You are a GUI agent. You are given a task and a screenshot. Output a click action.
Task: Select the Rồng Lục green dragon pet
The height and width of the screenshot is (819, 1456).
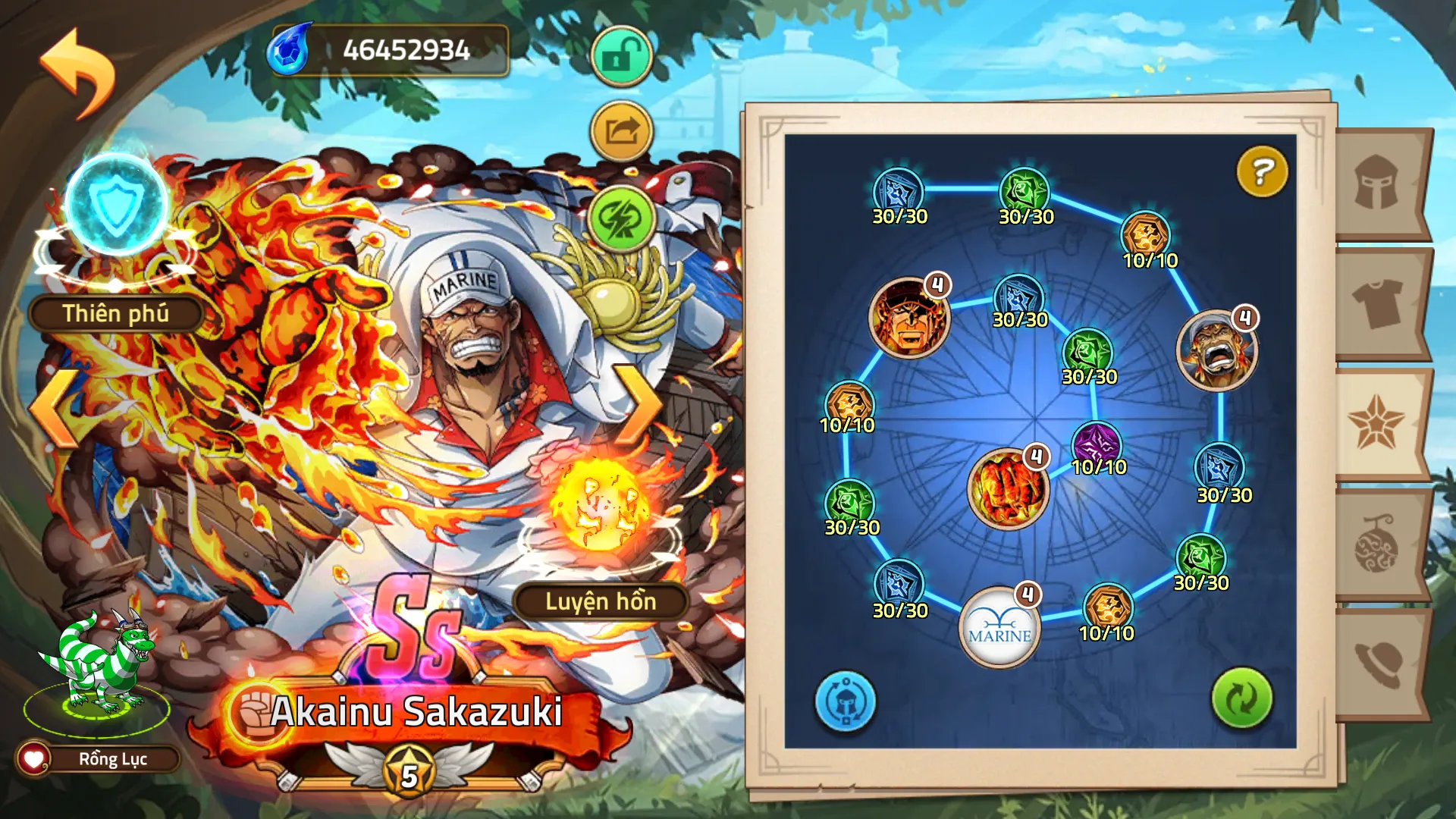tap(99, 667)
